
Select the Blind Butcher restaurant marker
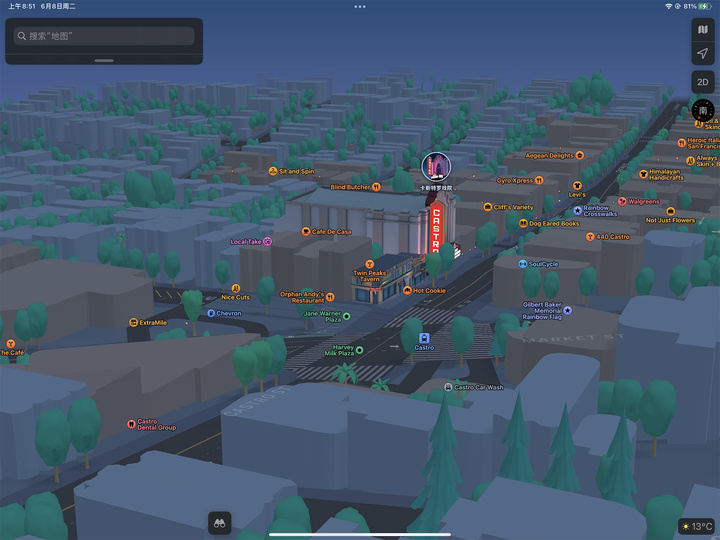tap(376, 187)
